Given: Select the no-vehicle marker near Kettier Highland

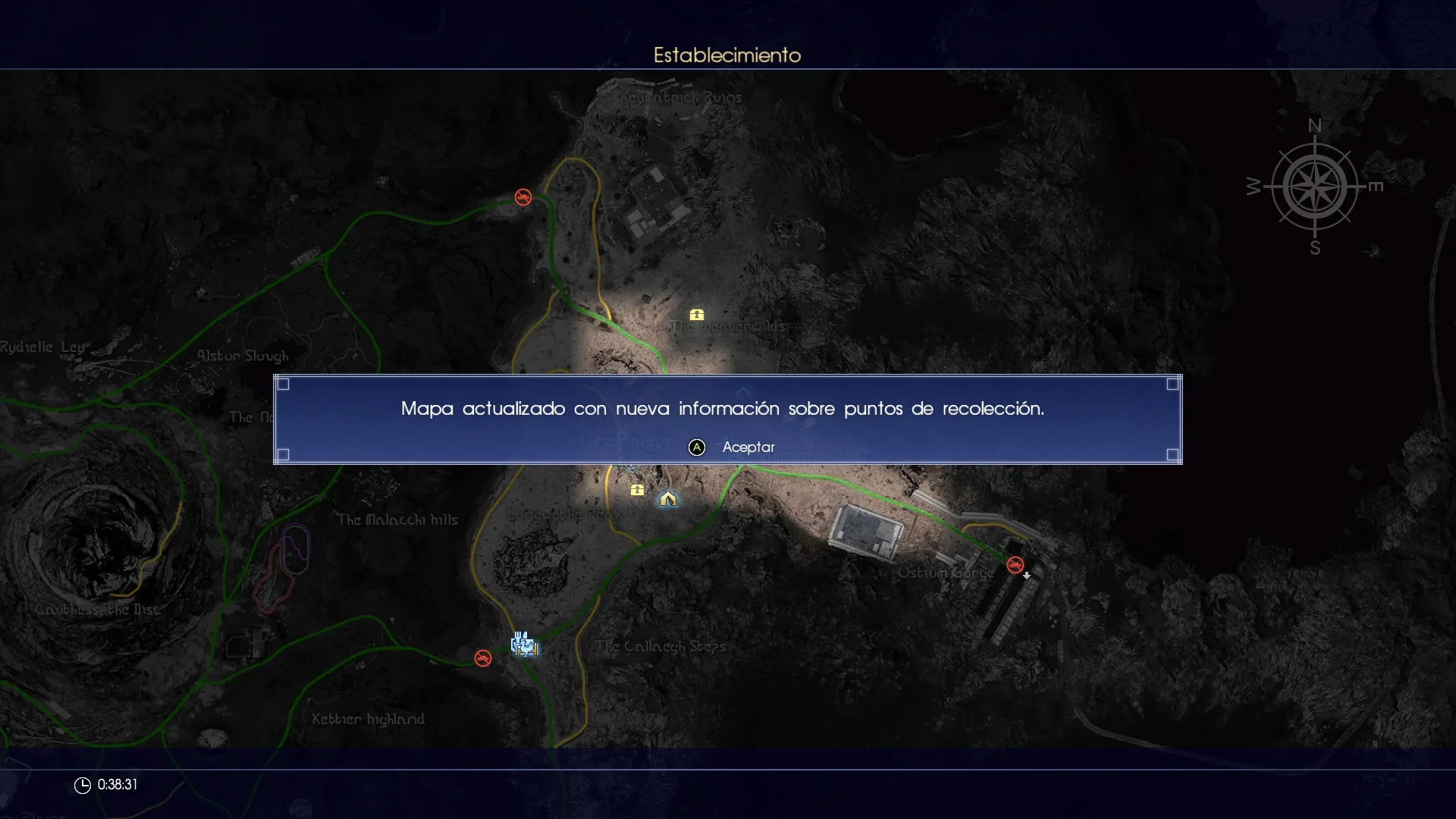Looking at the screenshot, I should pos(484,657).
